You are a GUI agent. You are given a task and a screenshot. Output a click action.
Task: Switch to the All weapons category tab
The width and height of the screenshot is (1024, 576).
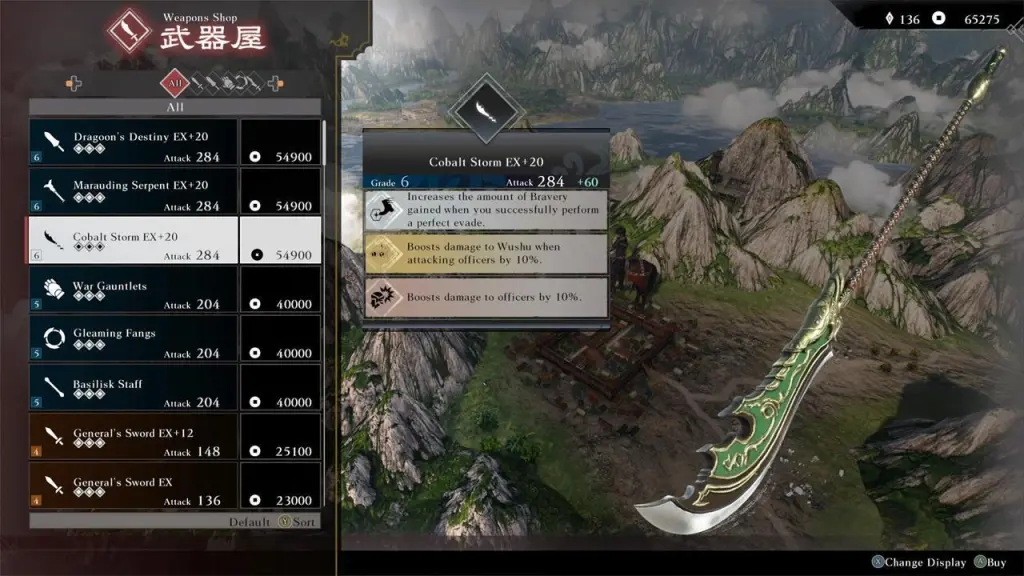pyautogui.click(x=175, y=84)
